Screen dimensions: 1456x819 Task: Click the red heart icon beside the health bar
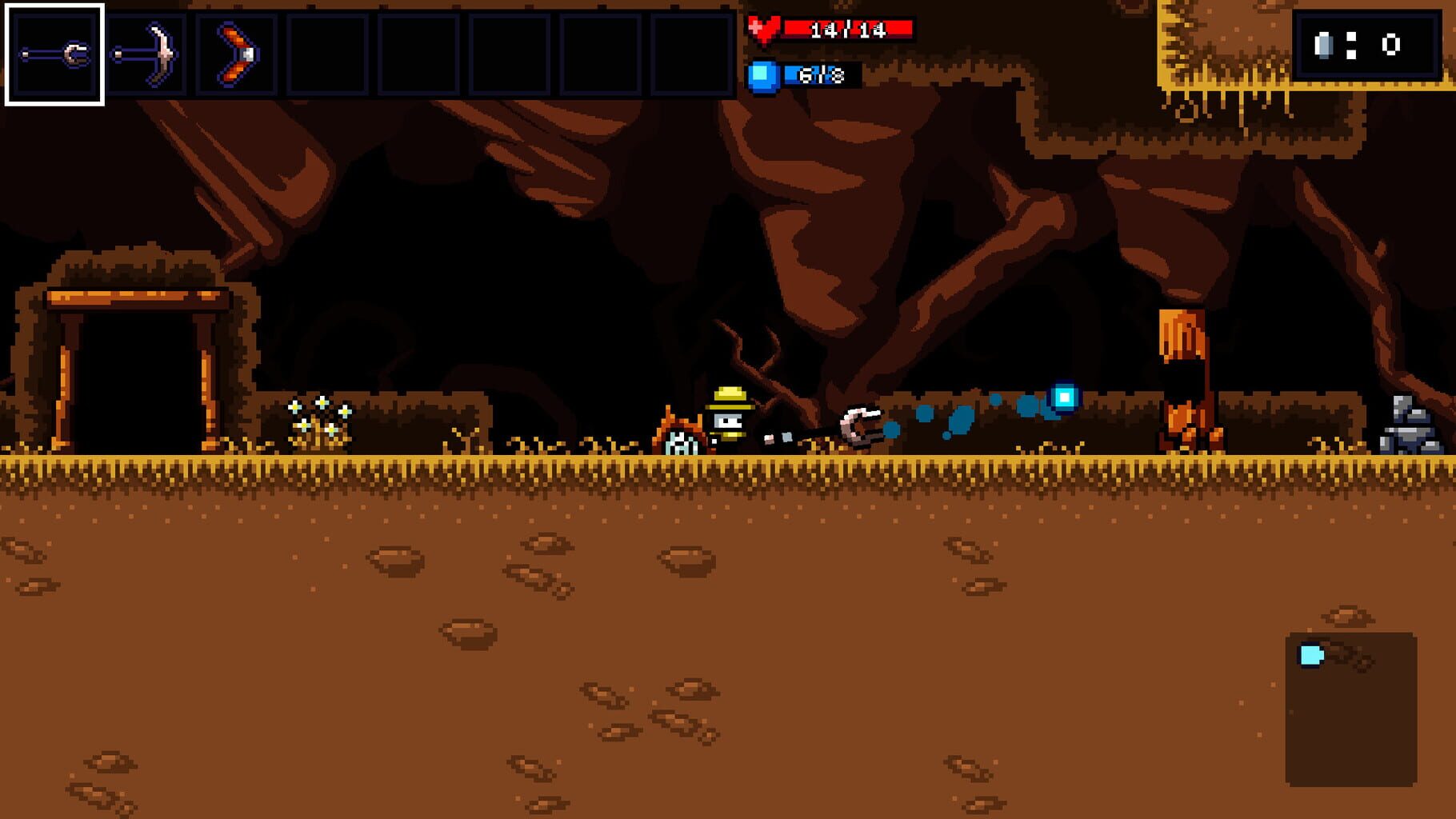click(766, 27)
